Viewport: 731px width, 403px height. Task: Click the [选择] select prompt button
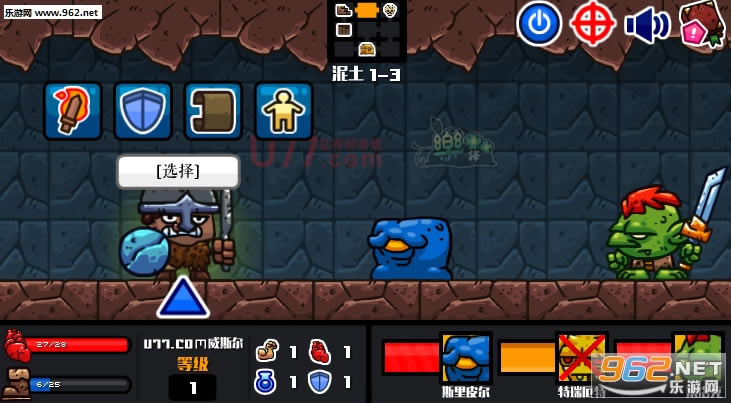[178, 171]
